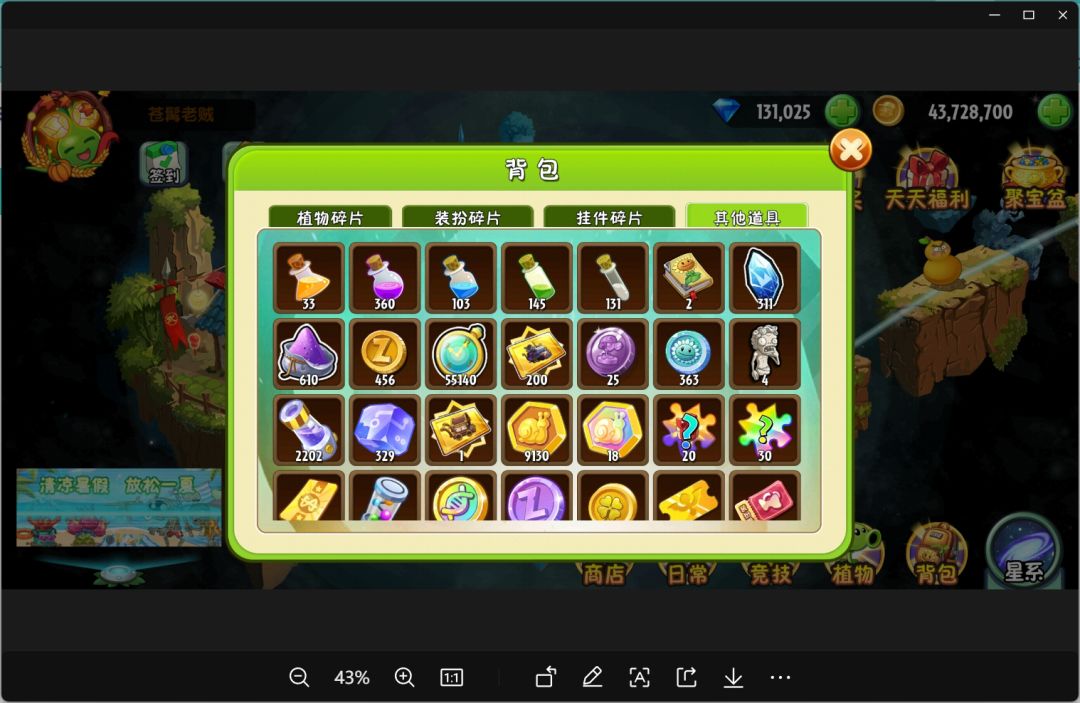Select the 挂件碎片 tab
Screen dimensions: 1080x703
609,217
